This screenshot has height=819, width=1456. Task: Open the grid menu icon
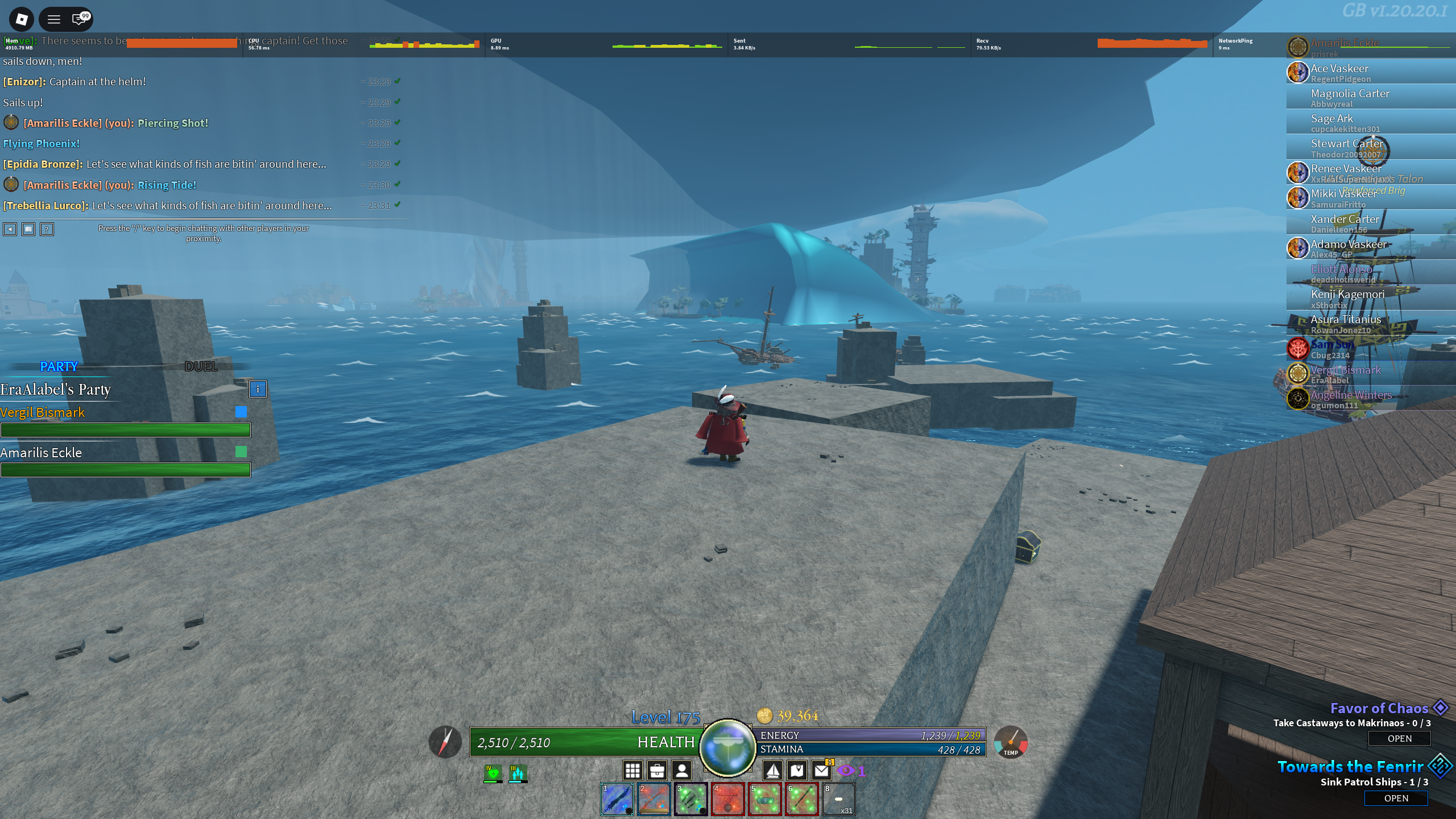(632, 771)
